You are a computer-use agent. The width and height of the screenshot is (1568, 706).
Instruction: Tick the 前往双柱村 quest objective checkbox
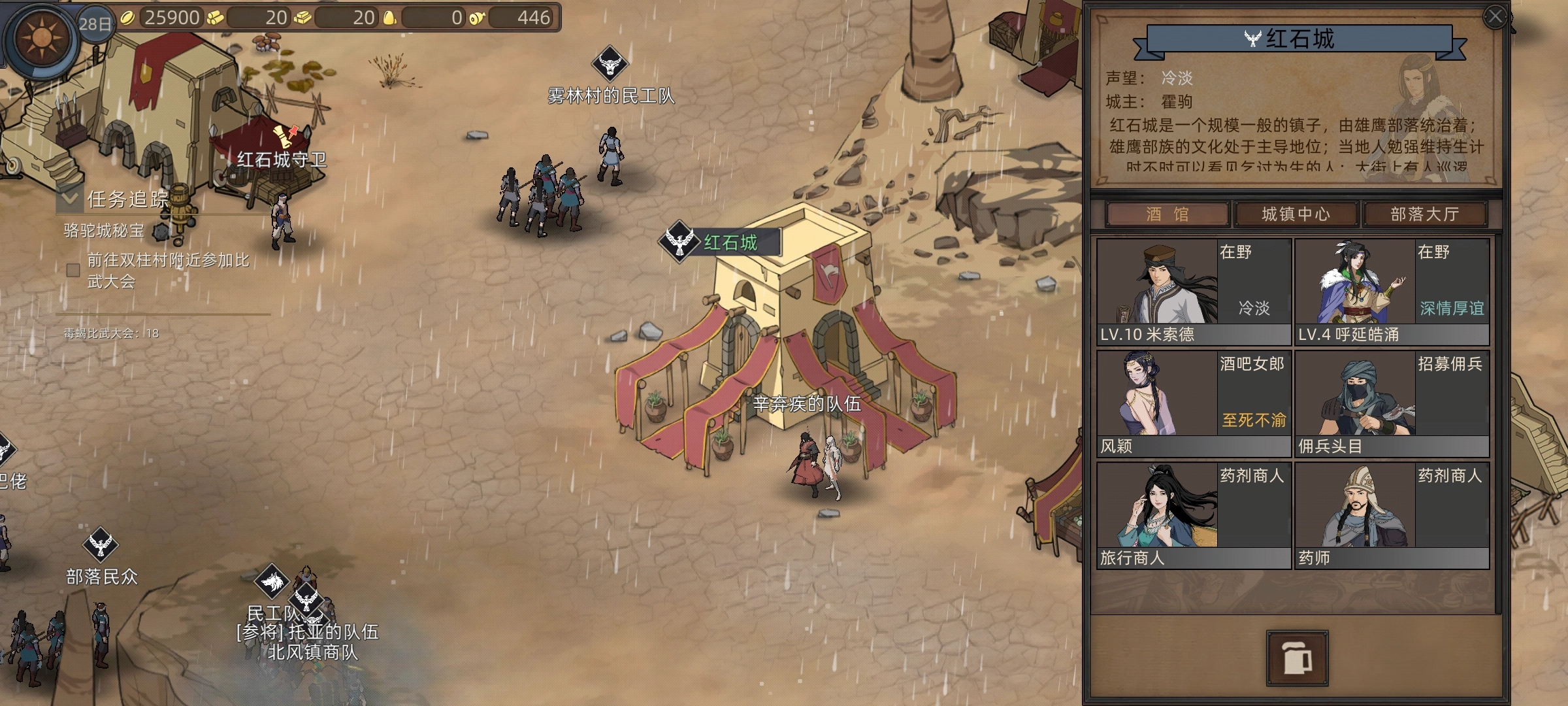(x=73, y=270)
